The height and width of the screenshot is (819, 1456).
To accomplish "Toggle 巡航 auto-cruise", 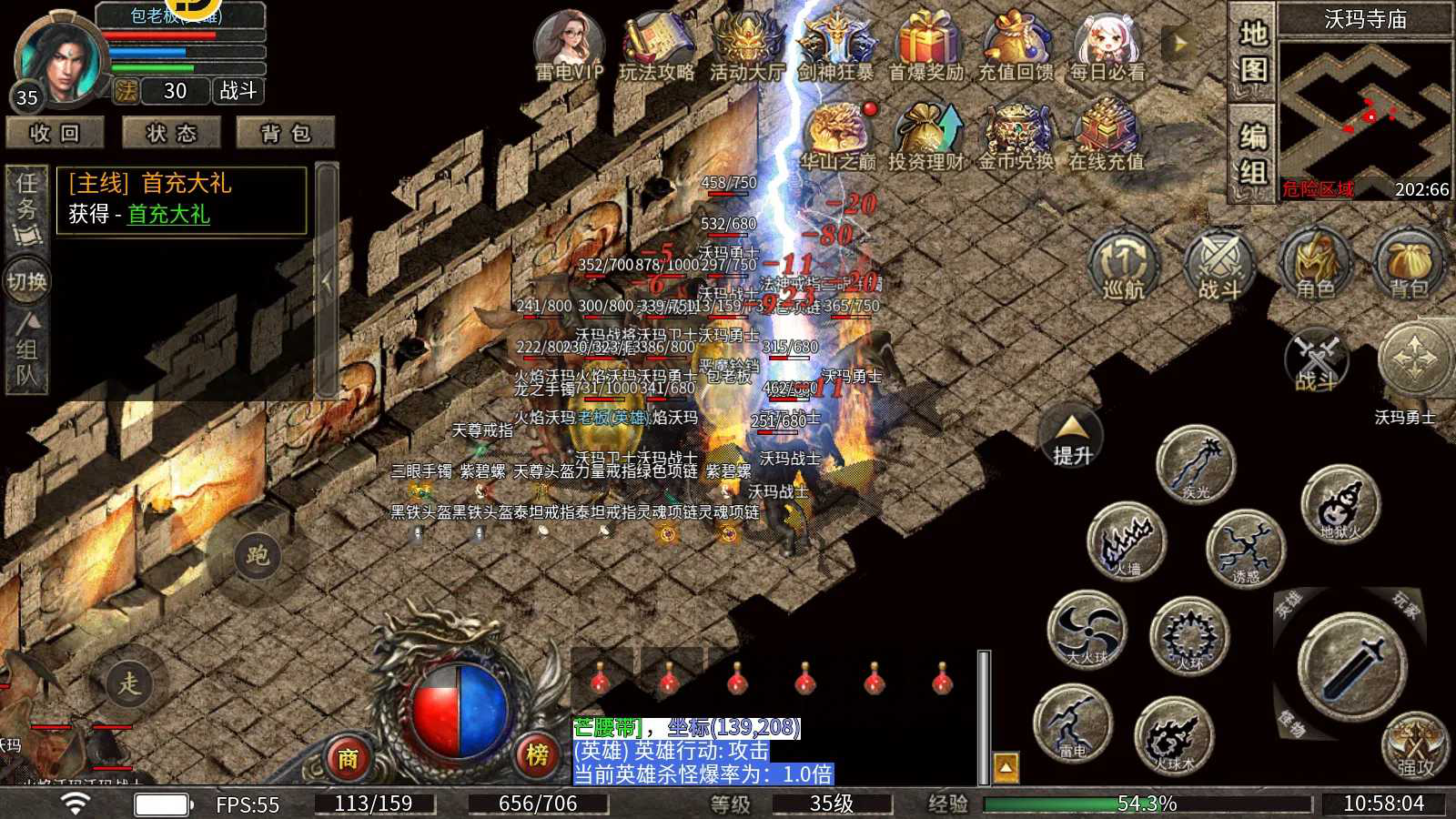I will 1123,266.
